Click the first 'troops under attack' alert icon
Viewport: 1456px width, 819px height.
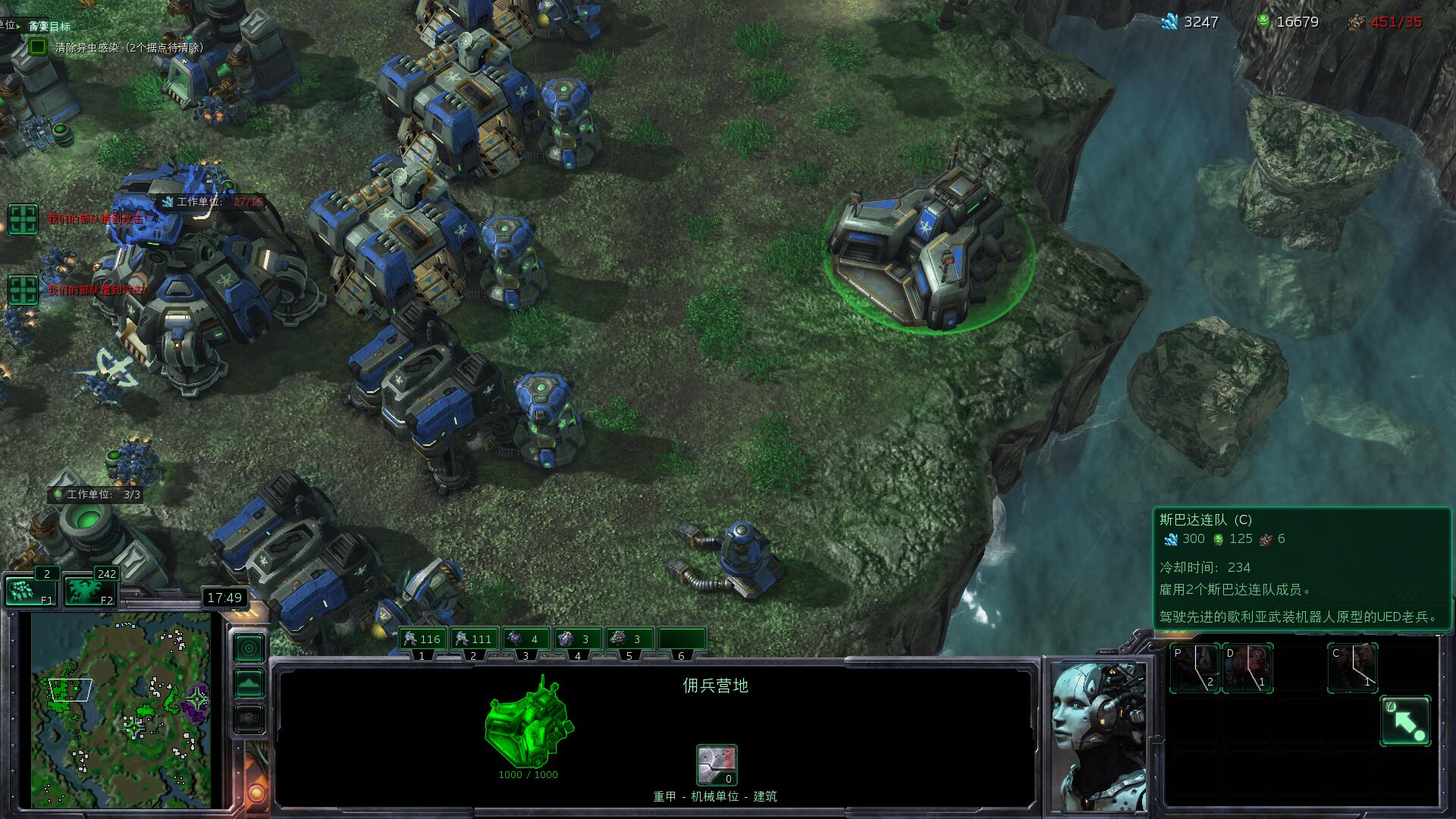23,219
